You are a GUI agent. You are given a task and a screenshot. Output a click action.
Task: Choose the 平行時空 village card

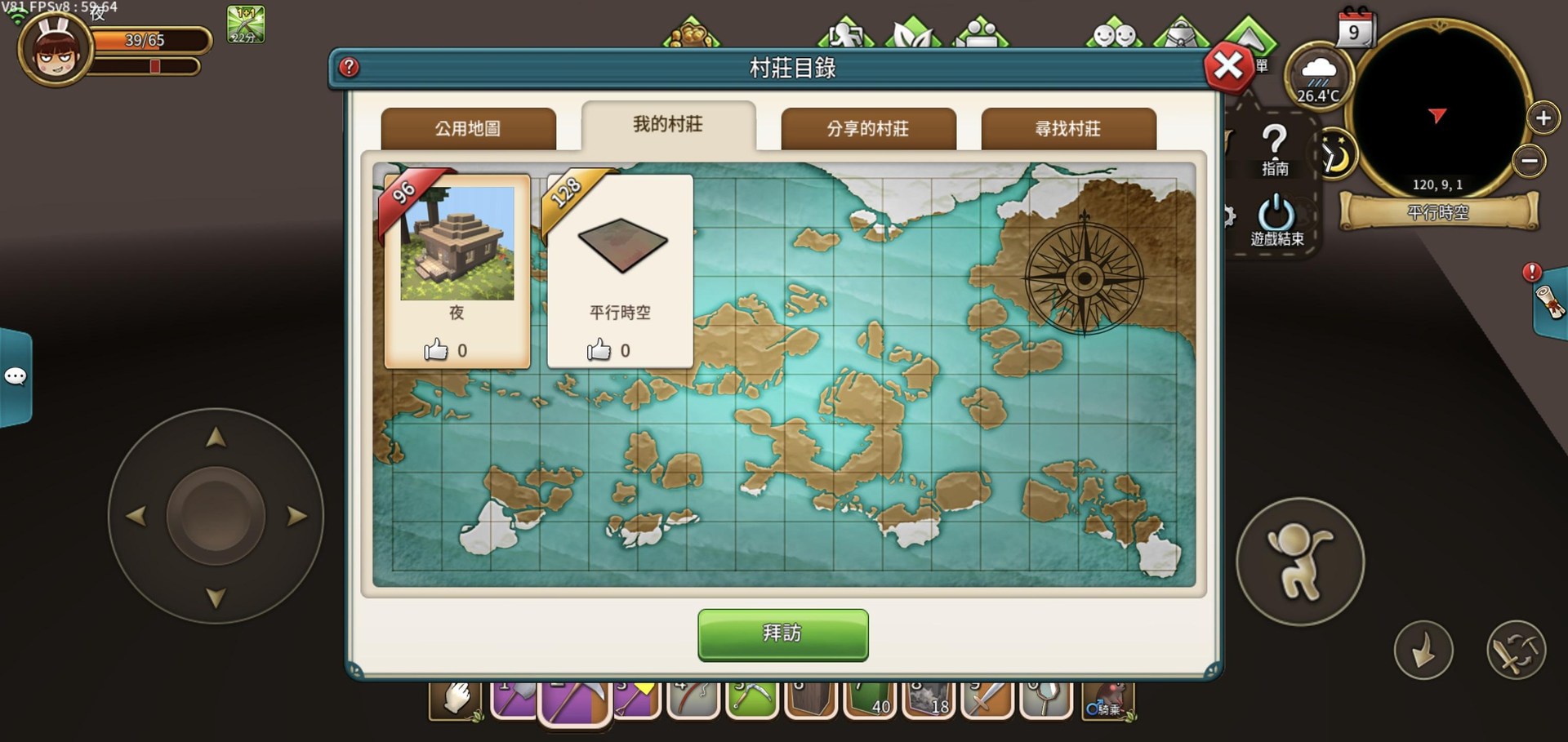(x=621, y=269)
